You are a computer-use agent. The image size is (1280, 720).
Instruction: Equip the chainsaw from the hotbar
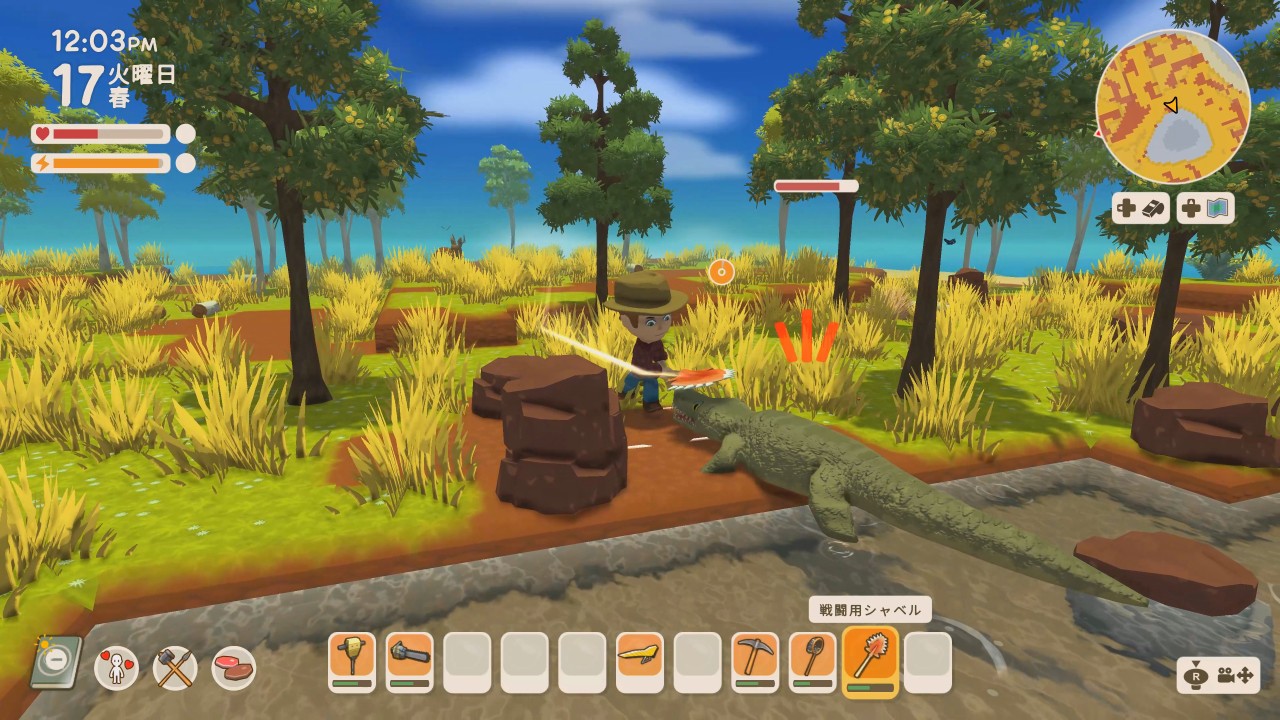[x=410, y=660]
